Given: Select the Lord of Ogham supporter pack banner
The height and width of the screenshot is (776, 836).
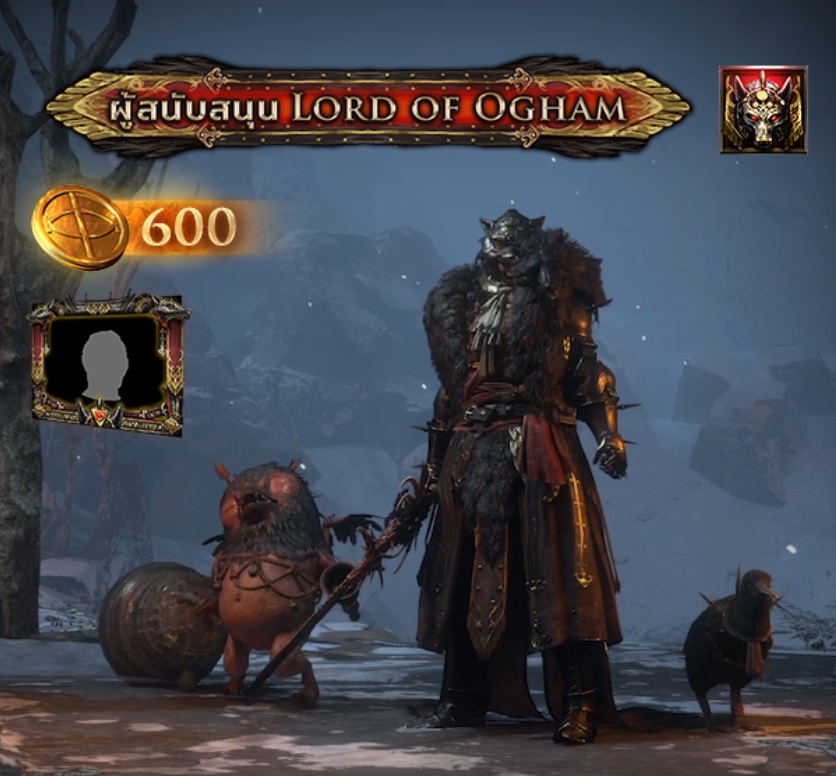Looking at the screenshot, I should [x=368, y=106].
